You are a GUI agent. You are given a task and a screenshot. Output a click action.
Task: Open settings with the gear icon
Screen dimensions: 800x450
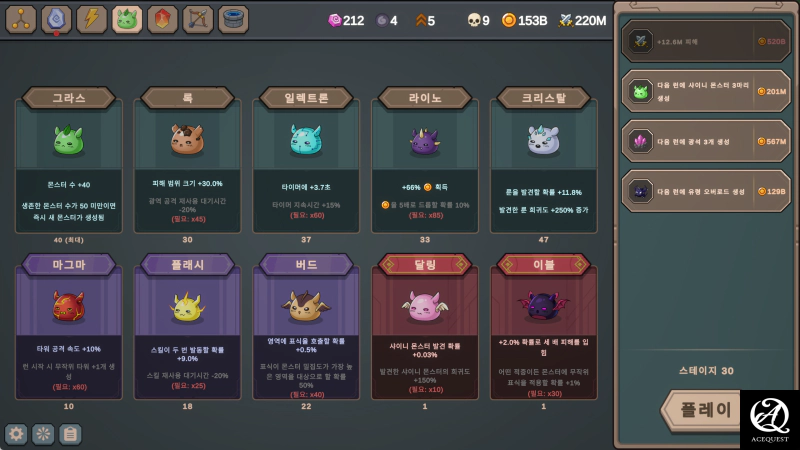(16, 434)
